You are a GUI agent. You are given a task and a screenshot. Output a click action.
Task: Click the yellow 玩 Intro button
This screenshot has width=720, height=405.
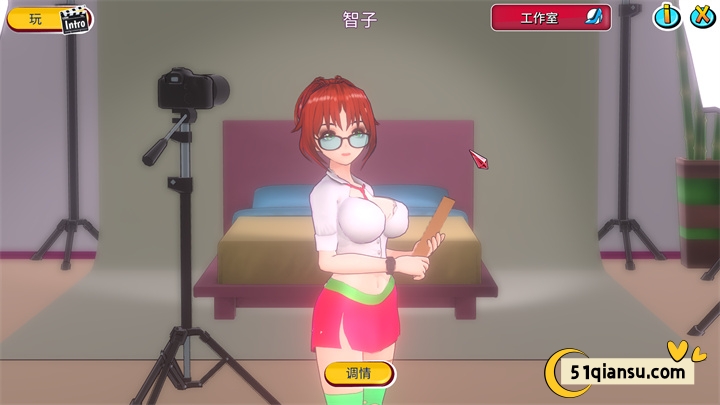coord(50,19)
